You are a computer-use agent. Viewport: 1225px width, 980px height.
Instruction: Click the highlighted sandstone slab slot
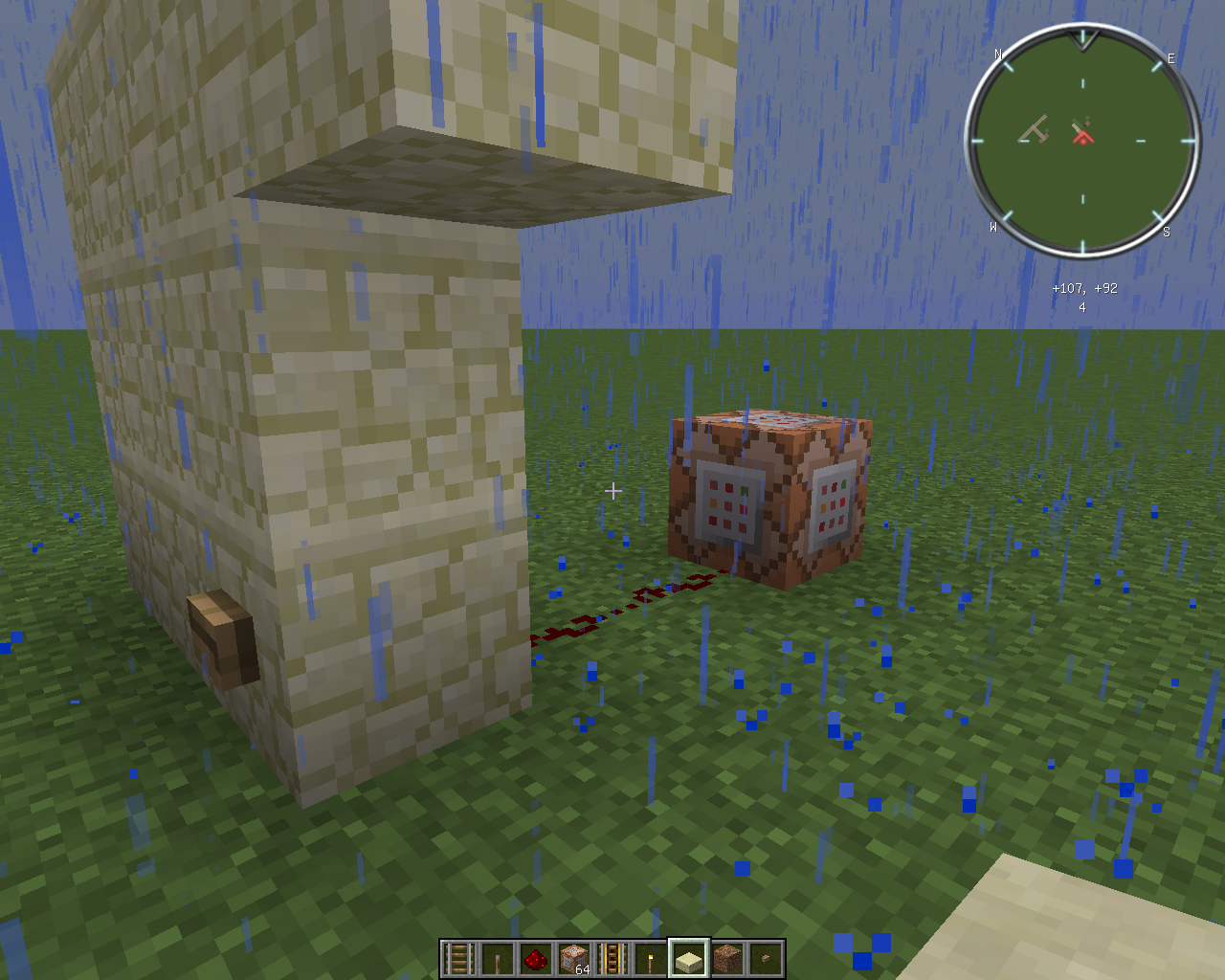click(689, 958)
